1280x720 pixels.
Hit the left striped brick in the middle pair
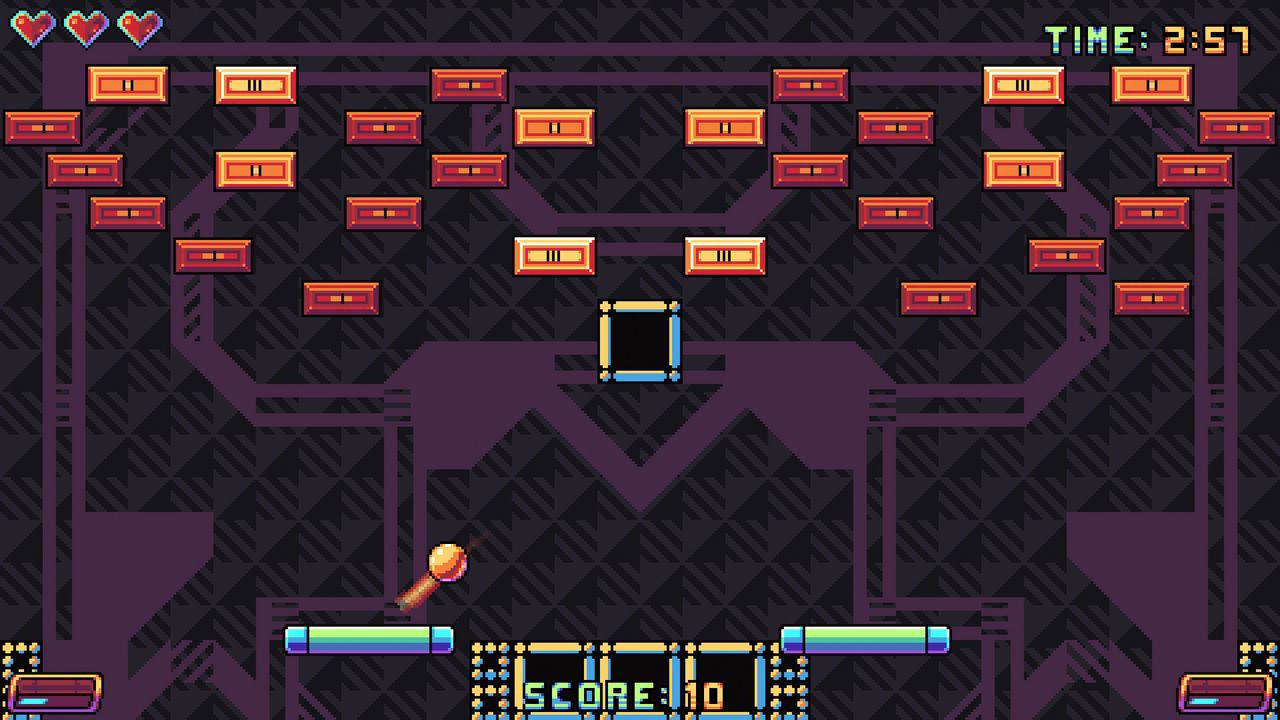pyautogui.click(x=555, y=256)
